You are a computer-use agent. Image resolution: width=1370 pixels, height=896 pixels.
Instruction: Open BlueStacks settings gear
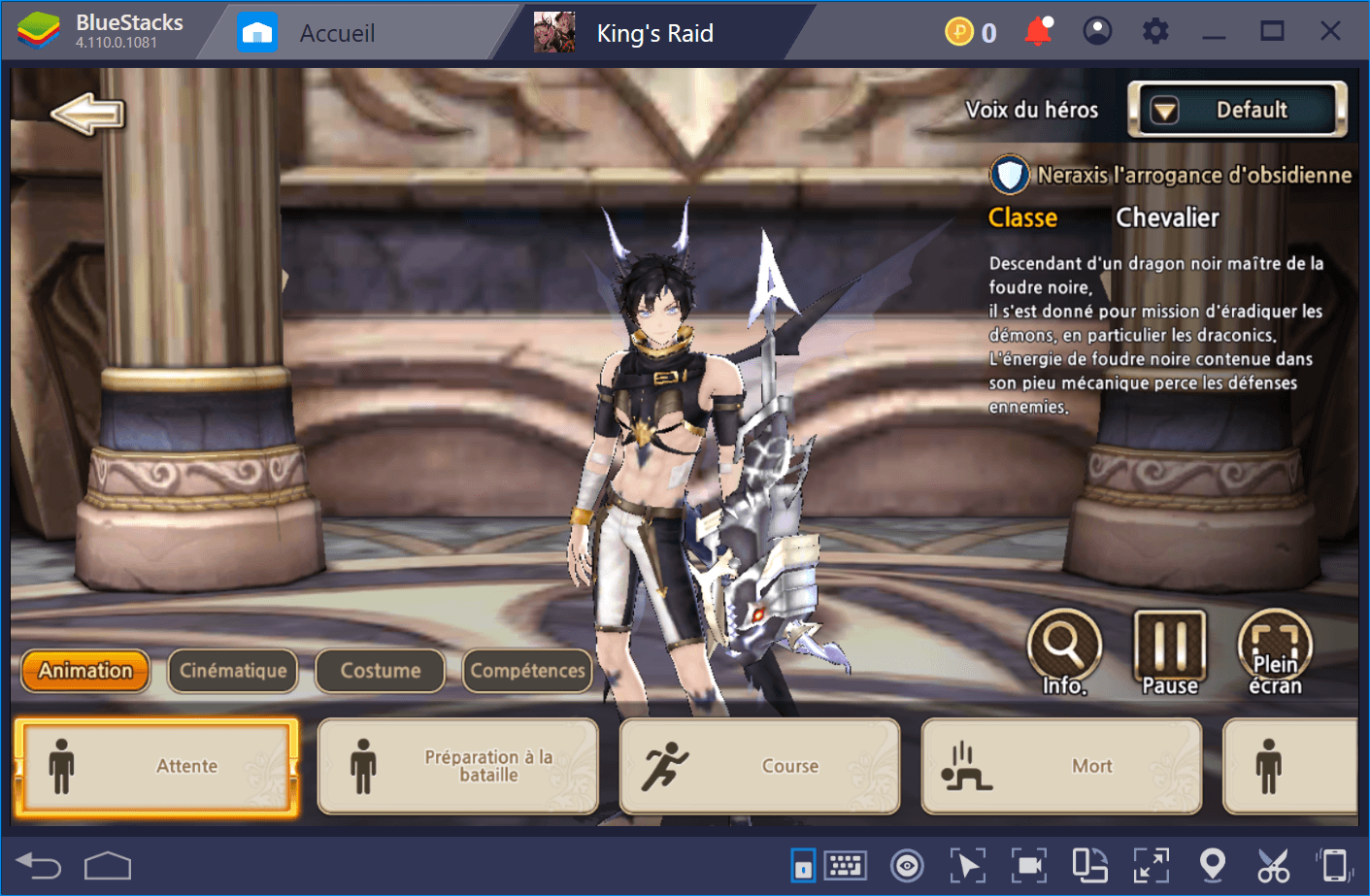1155,32
